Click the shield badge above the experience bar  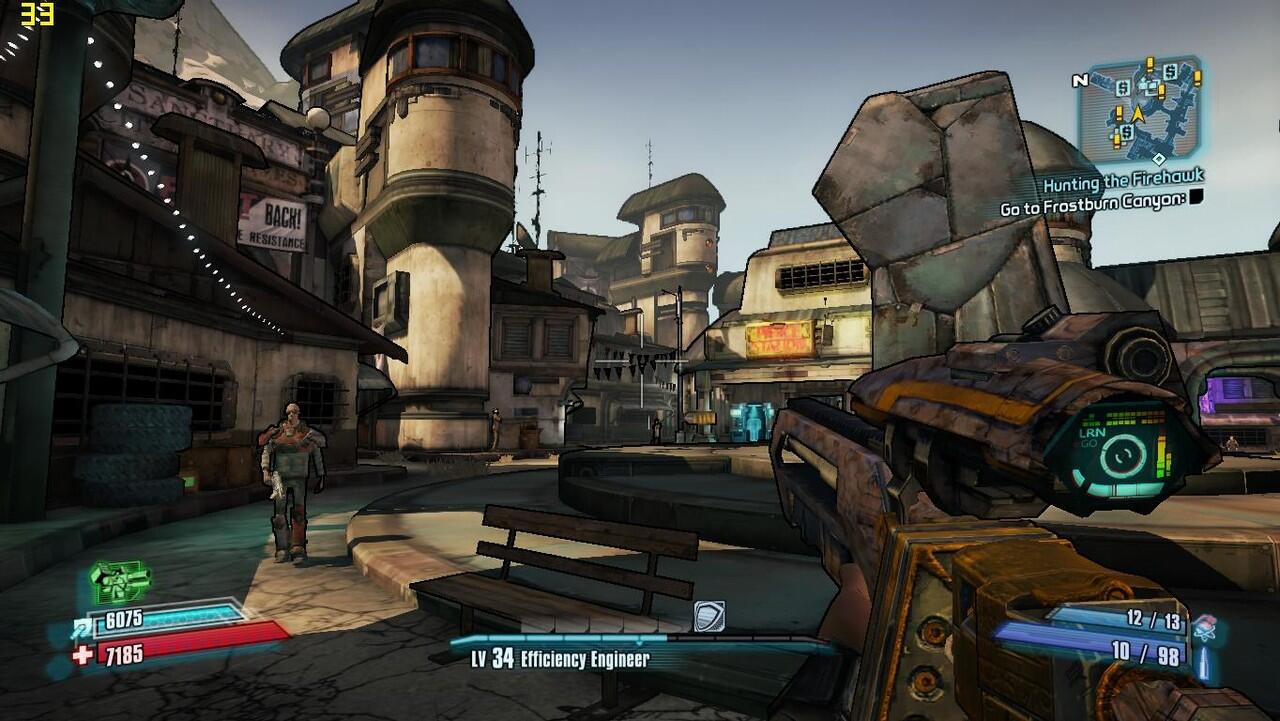tap(708, 616)
